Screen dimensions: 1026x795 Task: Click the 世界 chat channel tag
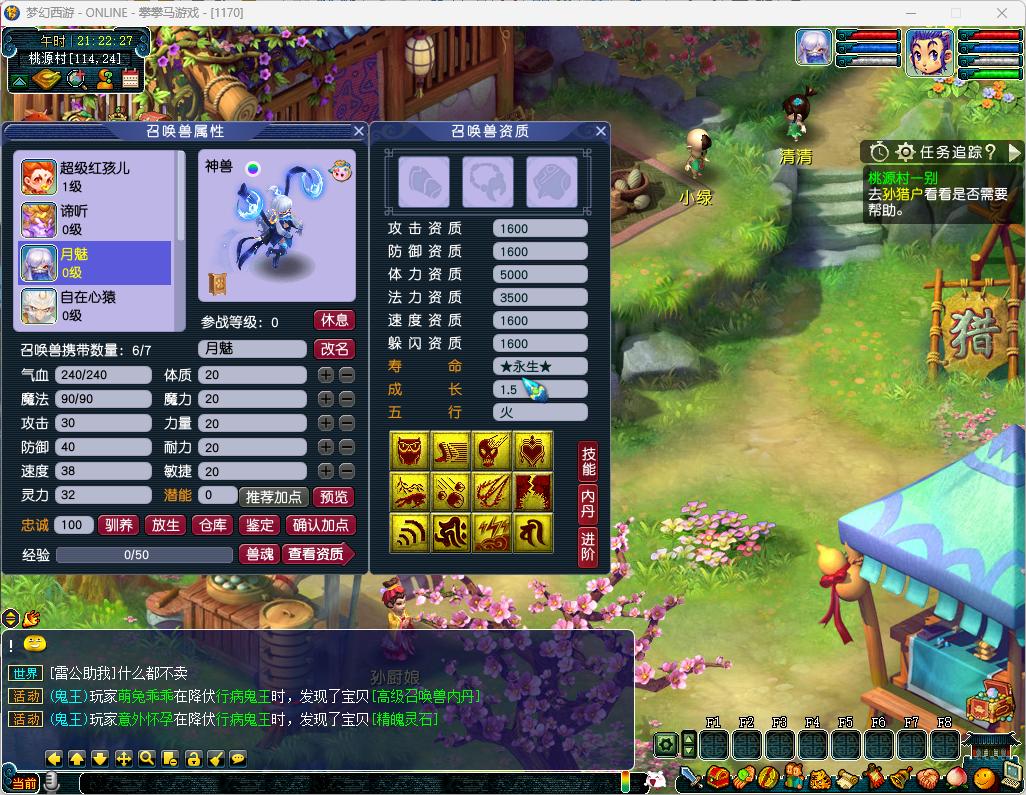tap(26, 673)
